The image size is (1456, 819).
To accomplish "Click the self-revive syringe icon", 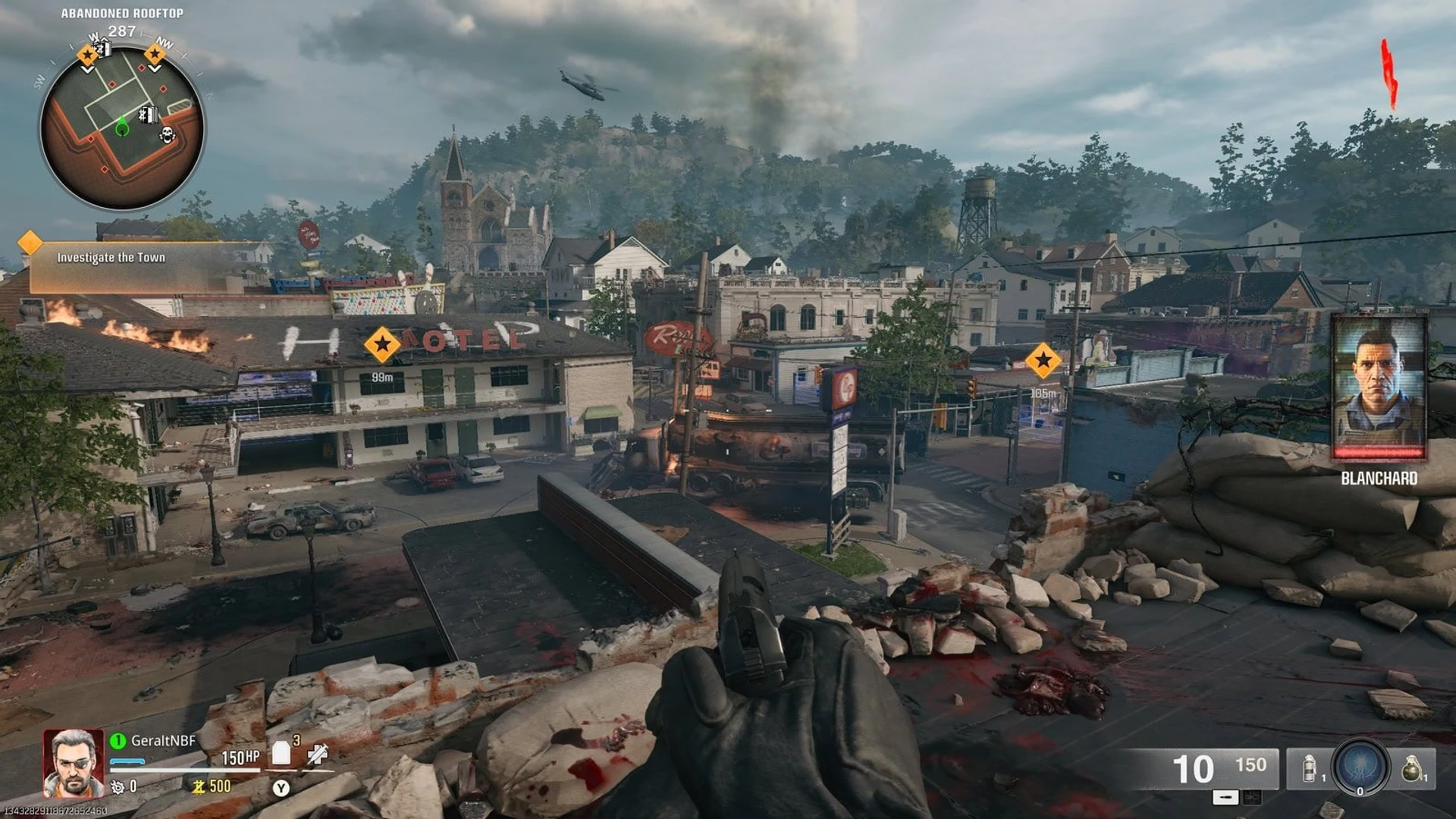I will pyautogui.click(x=318, y=753).
